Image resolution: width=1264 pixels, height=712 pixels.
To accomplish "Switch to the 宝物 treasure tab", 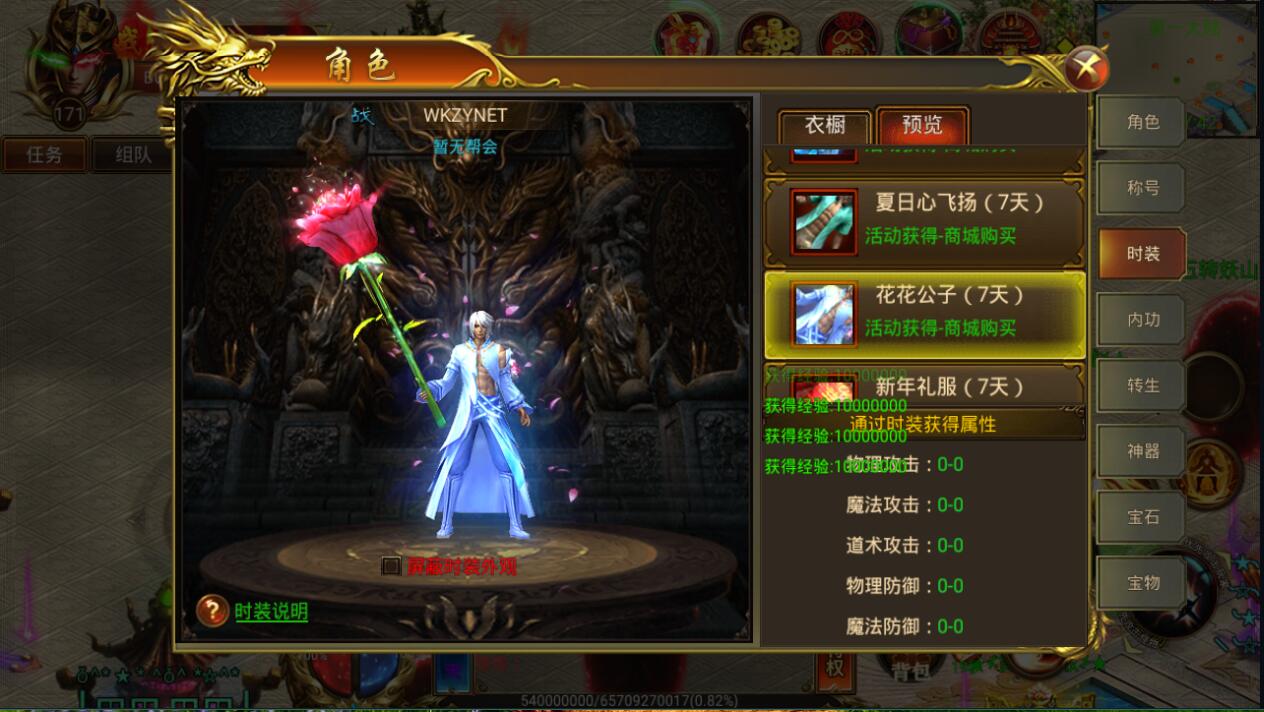I will point(1142,583).
